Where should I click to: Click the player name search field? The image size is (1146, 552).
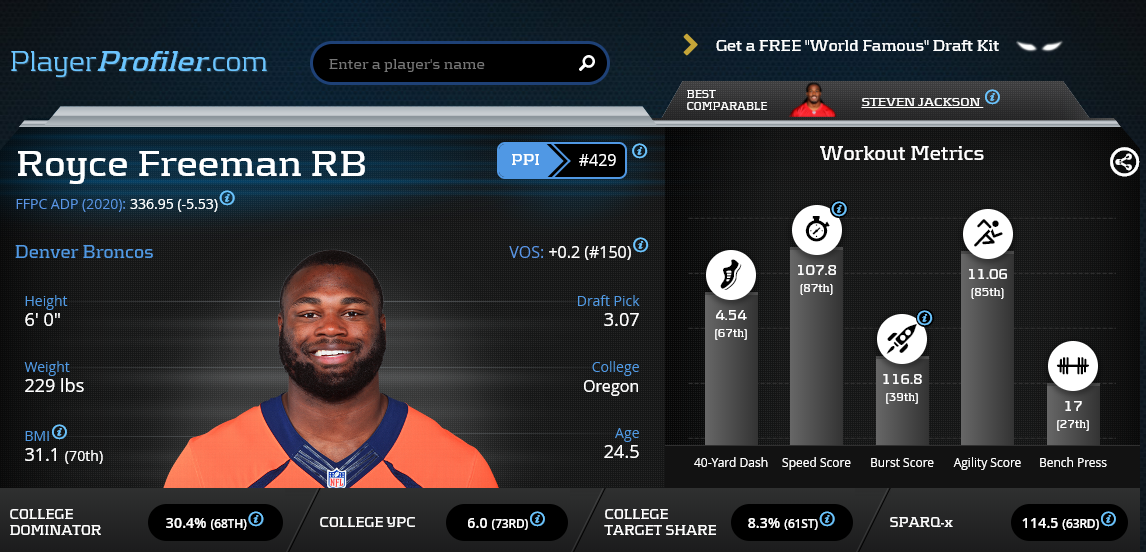tap(445, 64)
